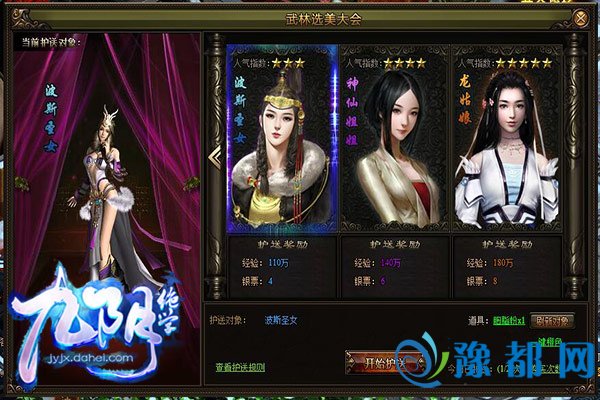Image resolution: width=600 pixels, height=400 pixels.
Task: Refresh escort targets with 刷新对象 button
Action: point(552,321)
